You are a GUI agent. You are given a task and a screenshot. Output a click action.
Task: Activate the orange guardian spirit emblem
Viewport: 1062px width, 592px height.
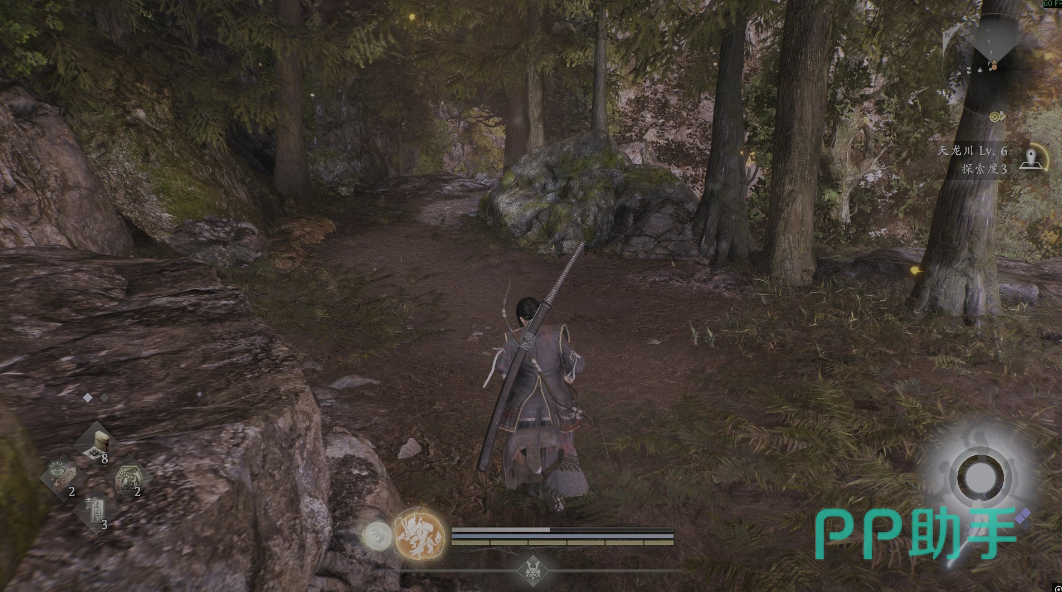(x=418, y=533)
